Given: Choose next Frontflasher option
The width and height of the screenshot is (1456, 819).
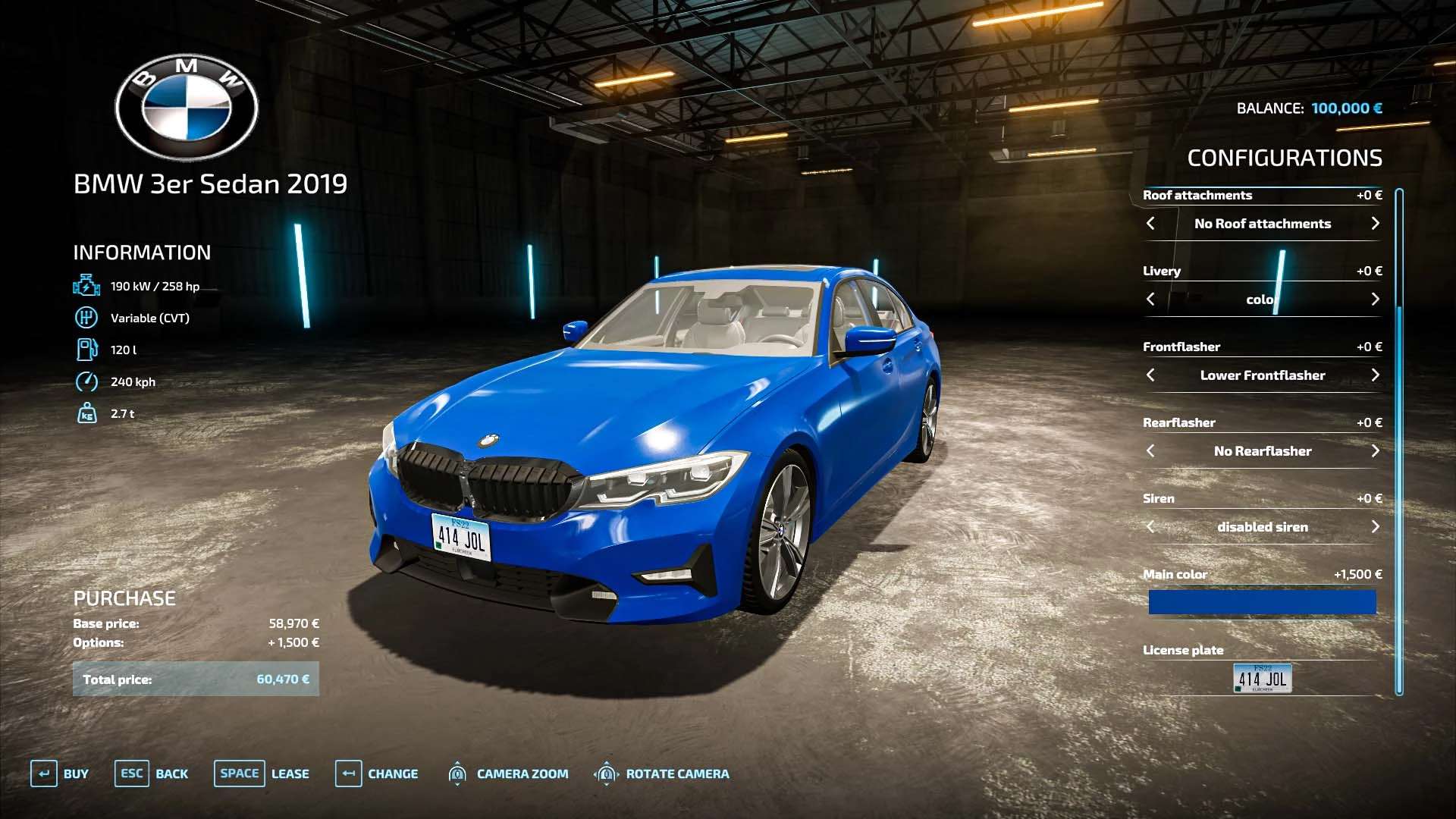Looking at the screenshot, I should [x=1375, y=375].
